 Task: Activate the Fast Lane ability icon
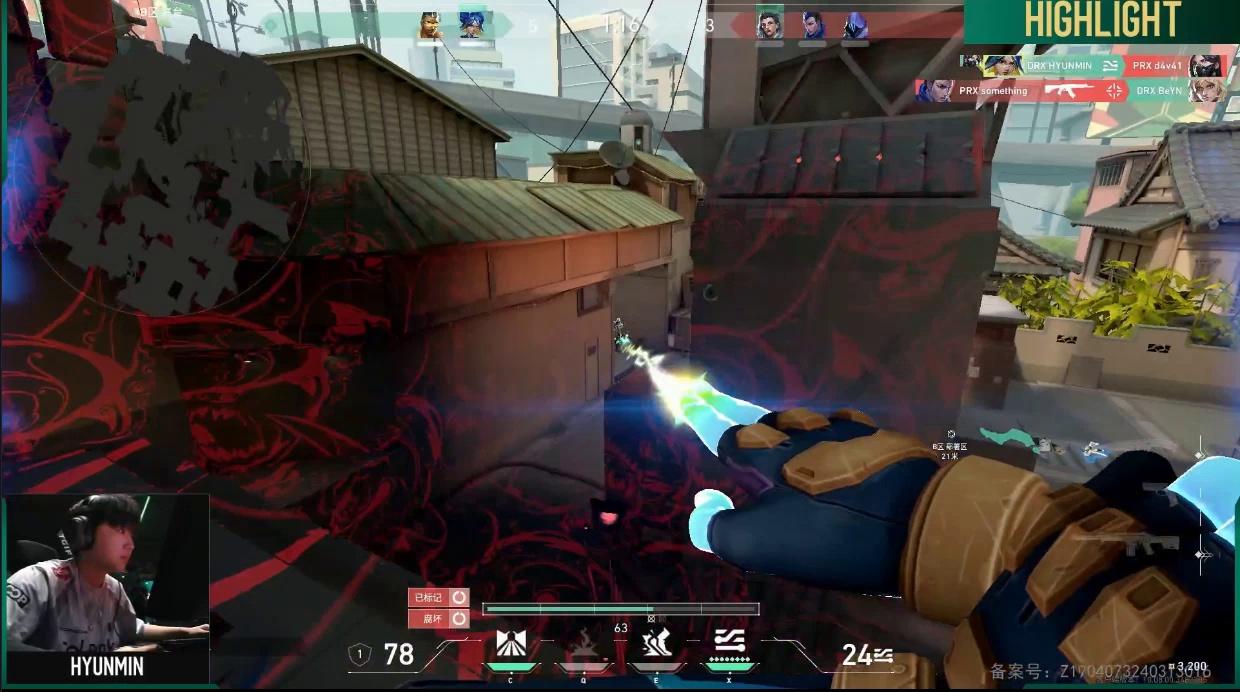pos(511,645)
